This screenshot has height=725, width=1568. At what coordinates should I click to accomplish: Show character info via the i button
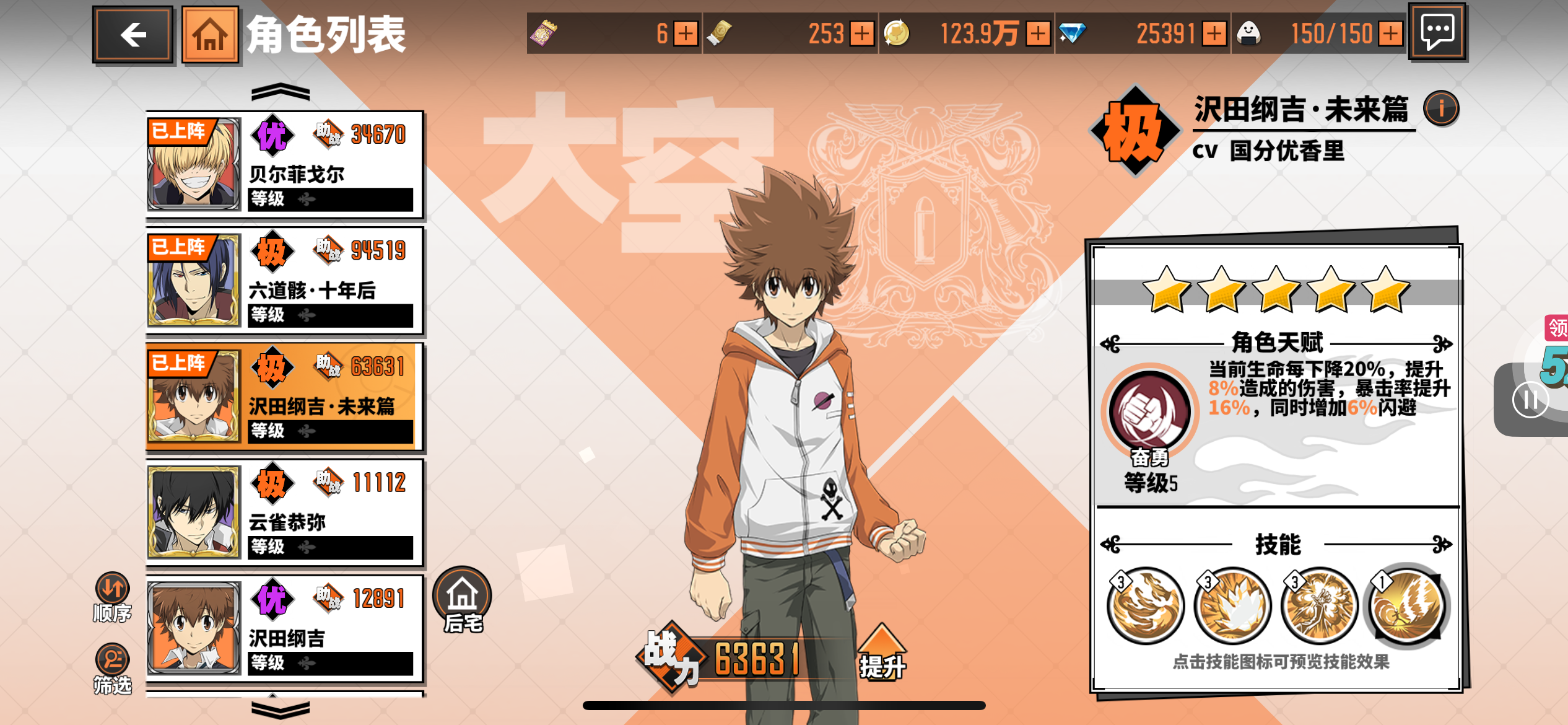1441,109
